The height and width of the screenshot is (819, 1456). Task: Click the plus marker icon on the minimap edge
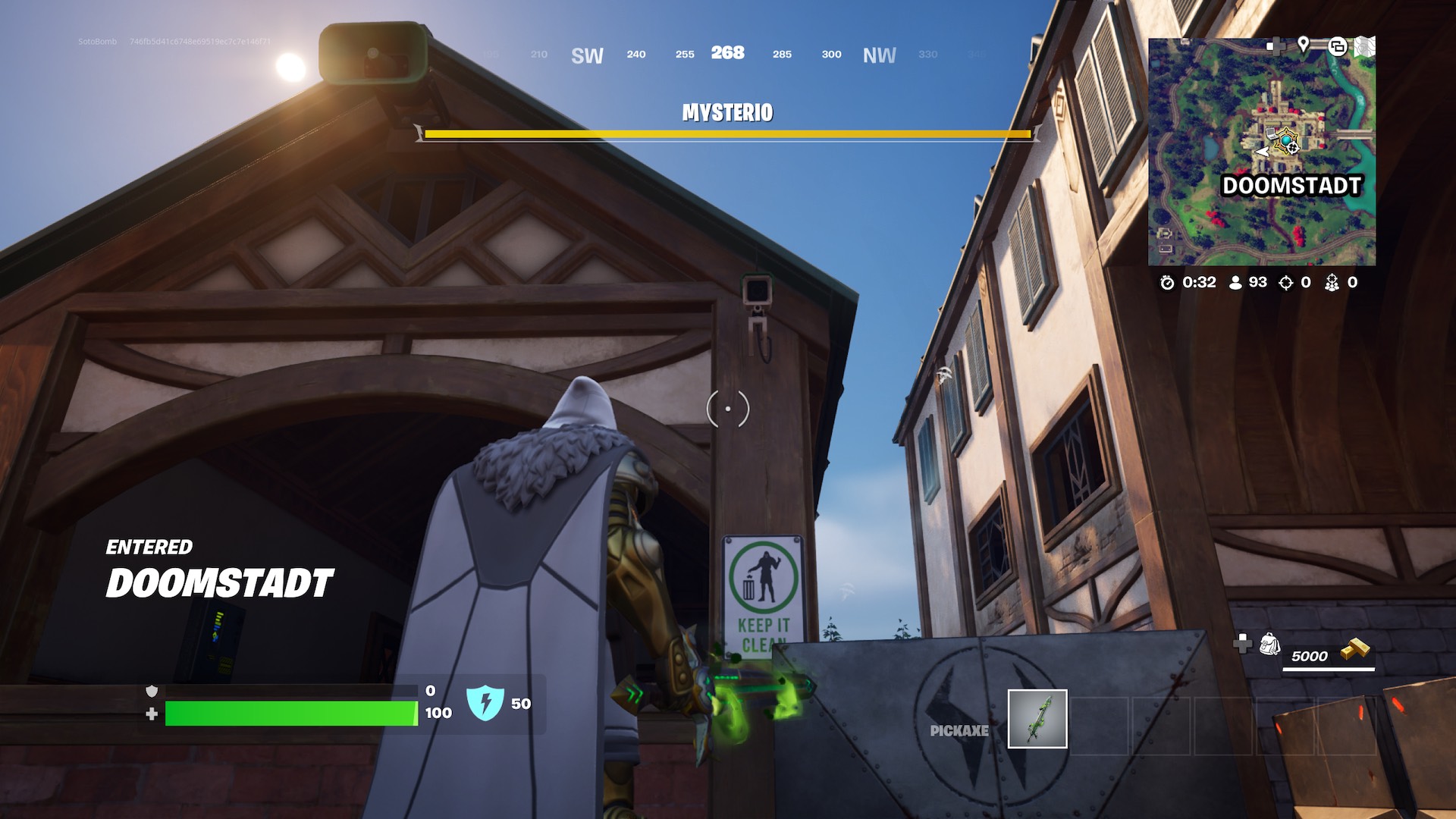point(1277,45)
